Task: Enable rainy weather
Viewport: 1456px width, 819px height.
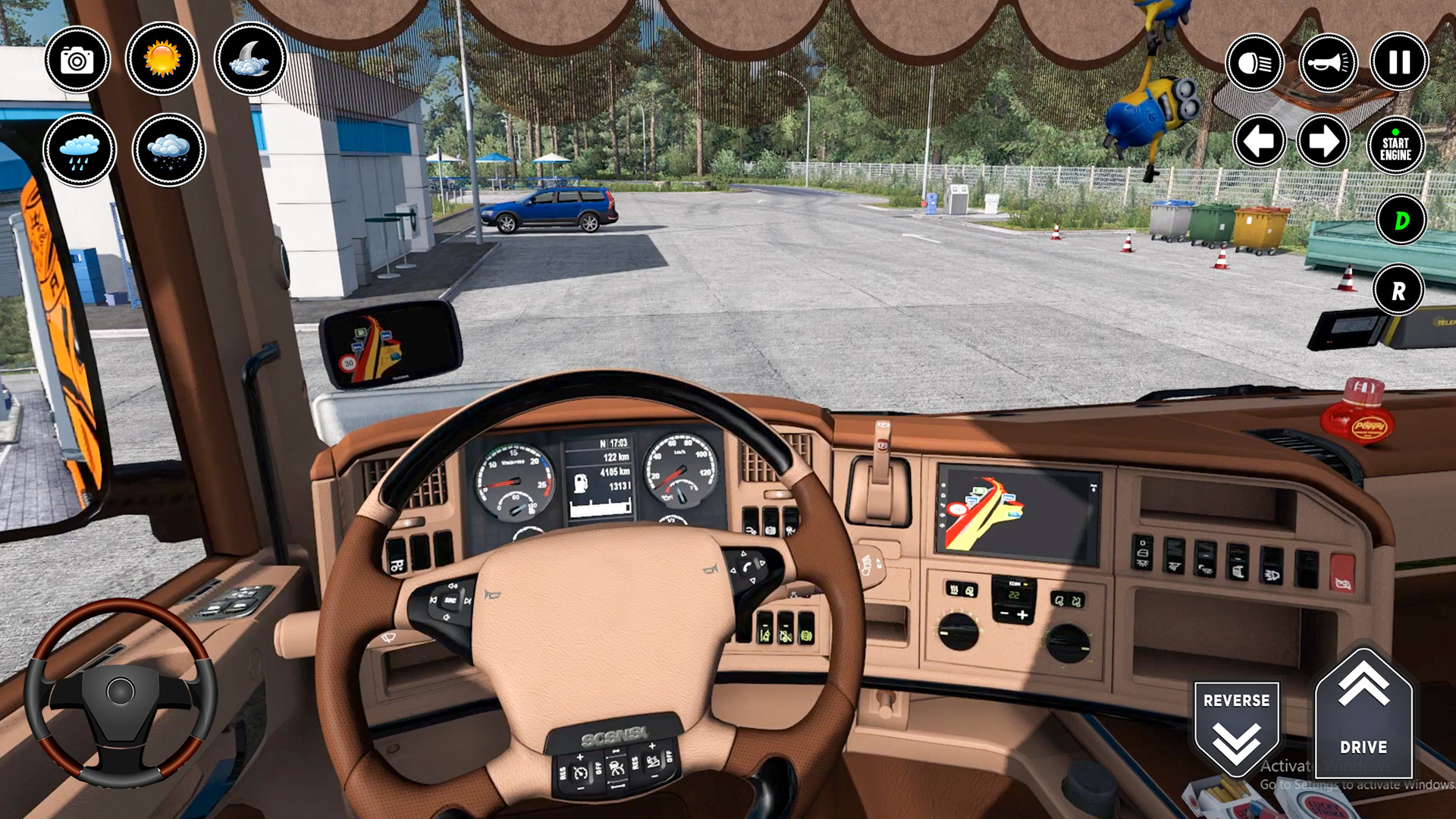Action: 79,150
